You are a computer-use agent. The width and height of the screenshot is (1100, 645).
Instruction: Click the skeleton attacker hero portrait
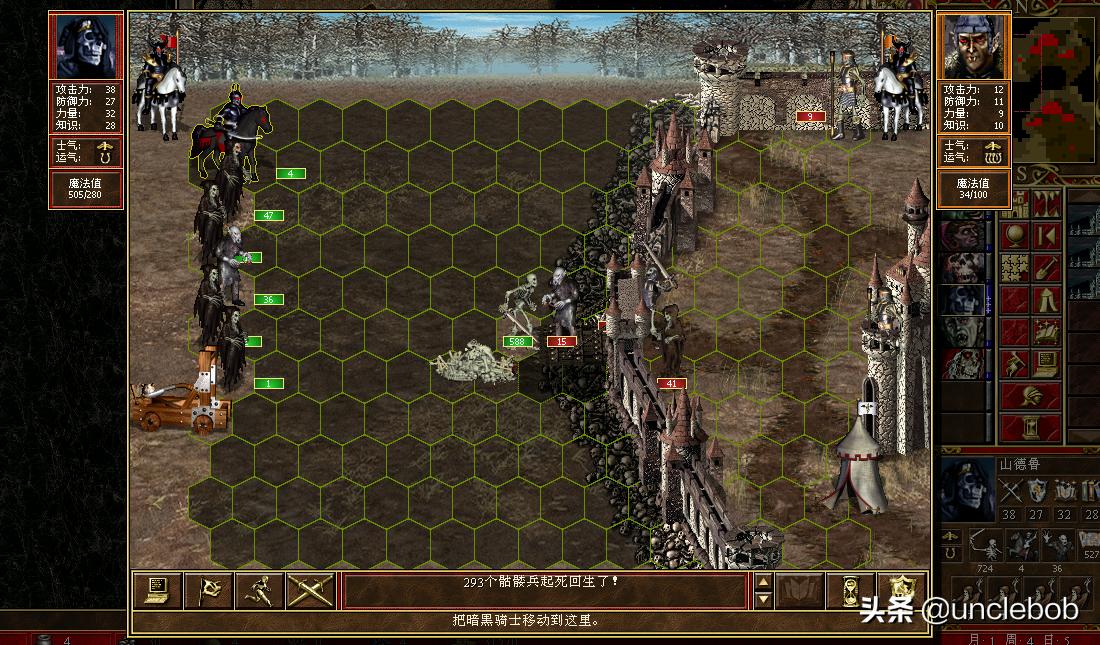pyautogui.click(x=85, y=46)
